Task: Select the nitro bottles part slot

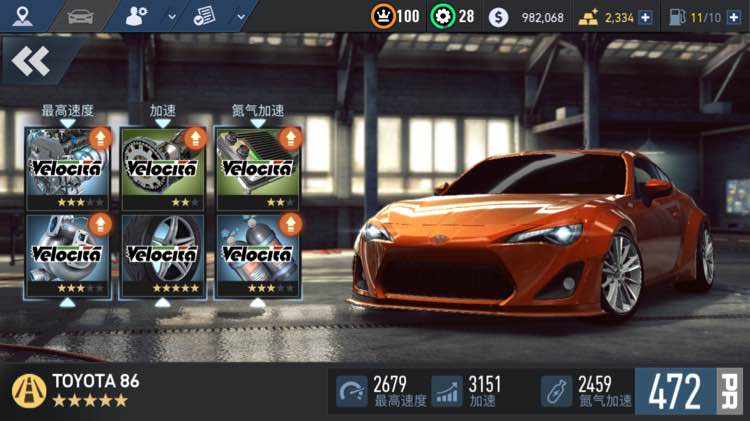Action: click(x=257, y=254)
